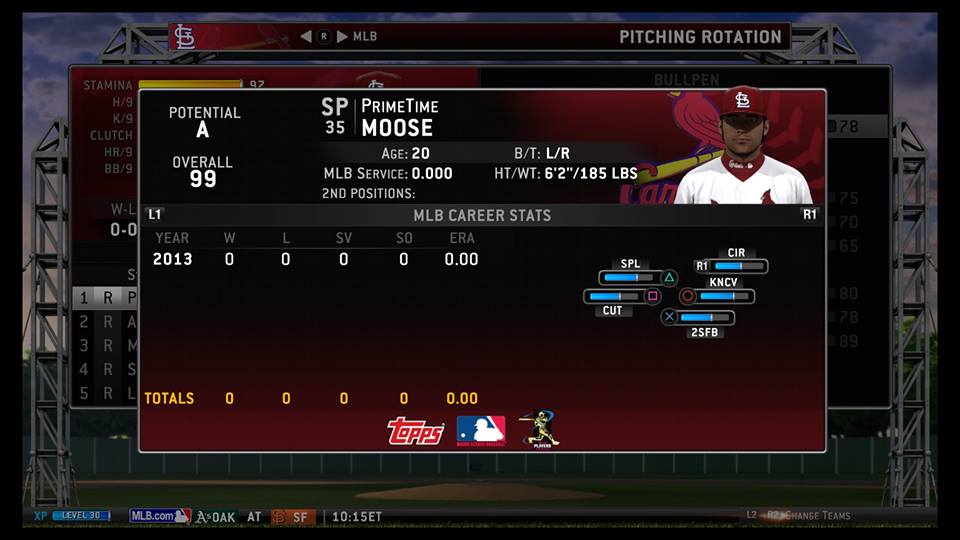Click the MLB.com logo in the ticker
The width and height of the screenshot is (960, 540).
pyautogui.click(x=159, y=516)
